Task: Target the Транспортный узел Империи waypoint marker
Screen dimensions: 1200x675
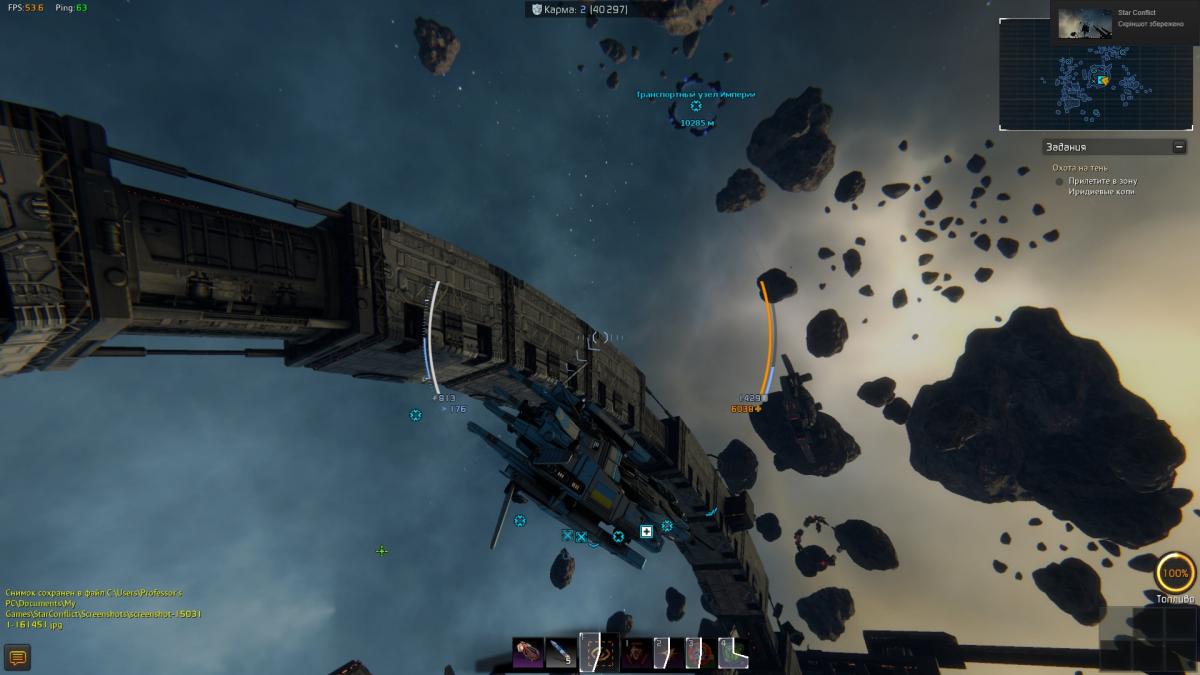Action: coord(696,106)
